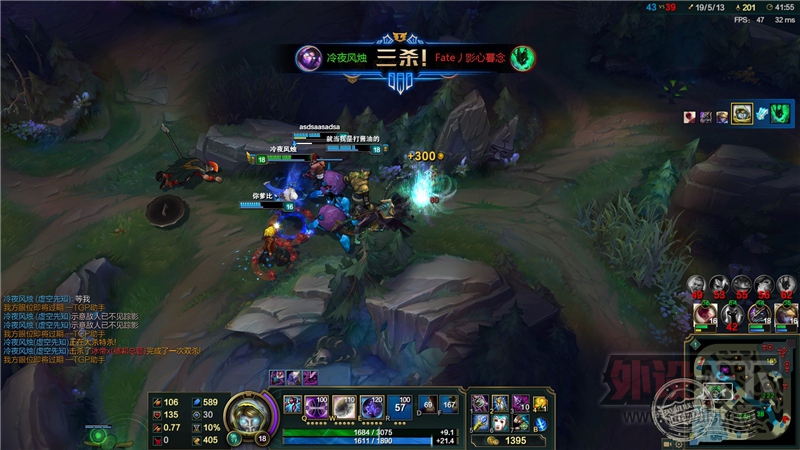This screenshot has width=800, height=450.
Task: Activate the W ability icon
Action: [344, 405]
